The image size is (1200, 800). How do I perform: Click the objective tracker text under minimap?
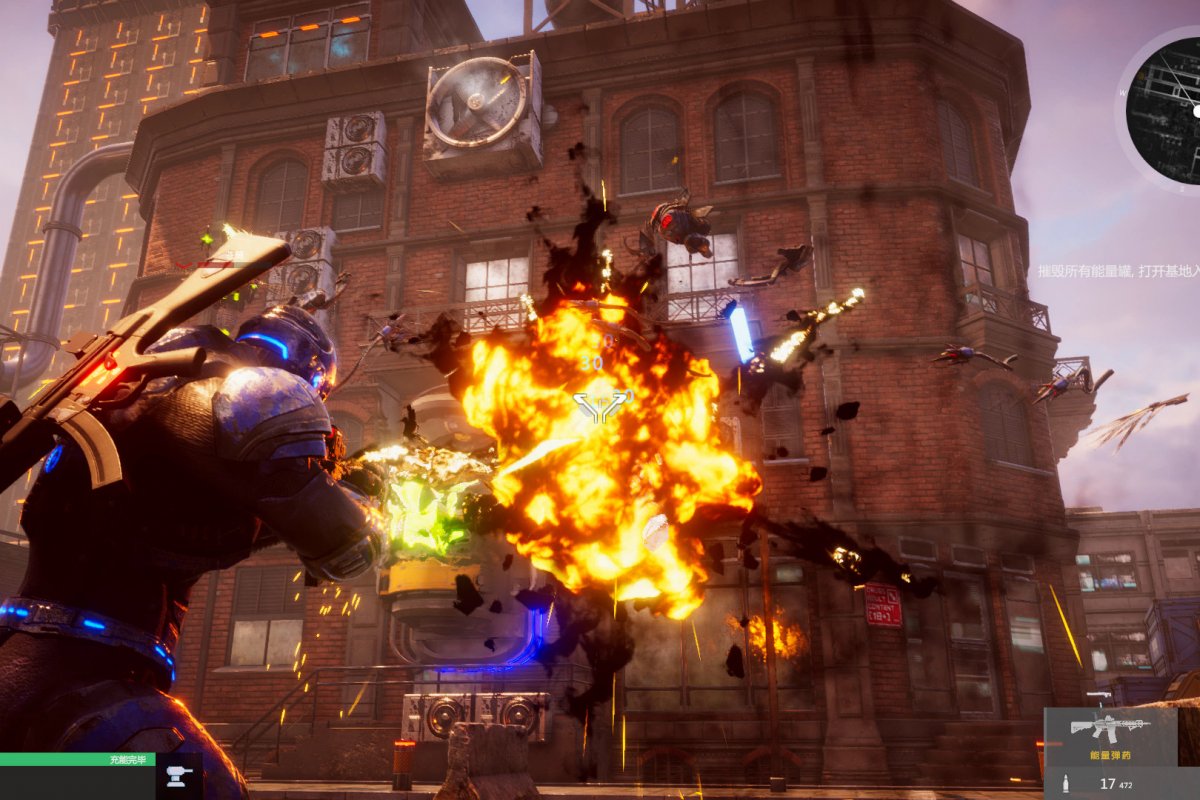tap(1118, 271)
